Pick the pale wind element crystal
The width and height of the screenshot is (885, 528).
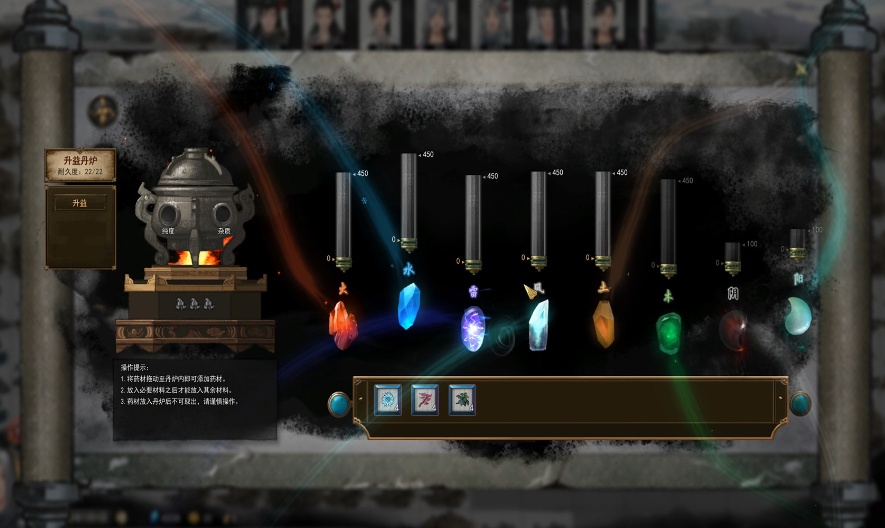[539, 324]
